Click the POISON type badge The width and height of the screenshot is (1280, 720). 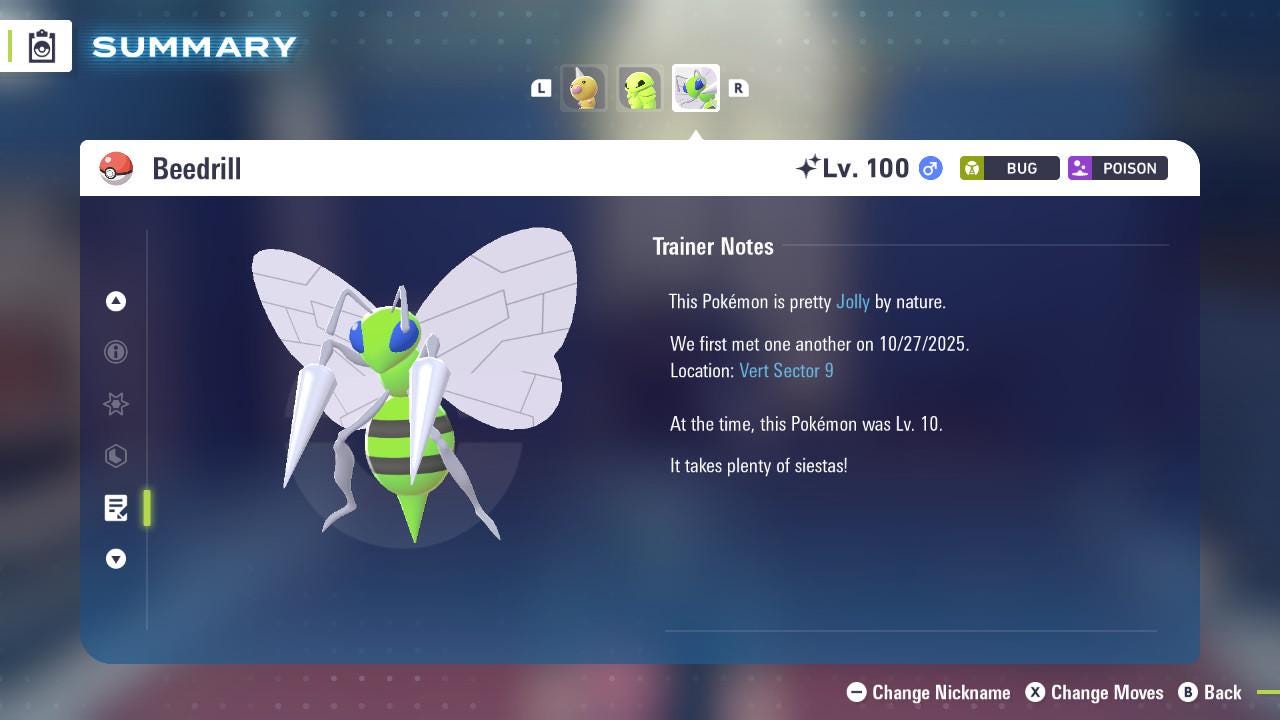pos(1117,168)
